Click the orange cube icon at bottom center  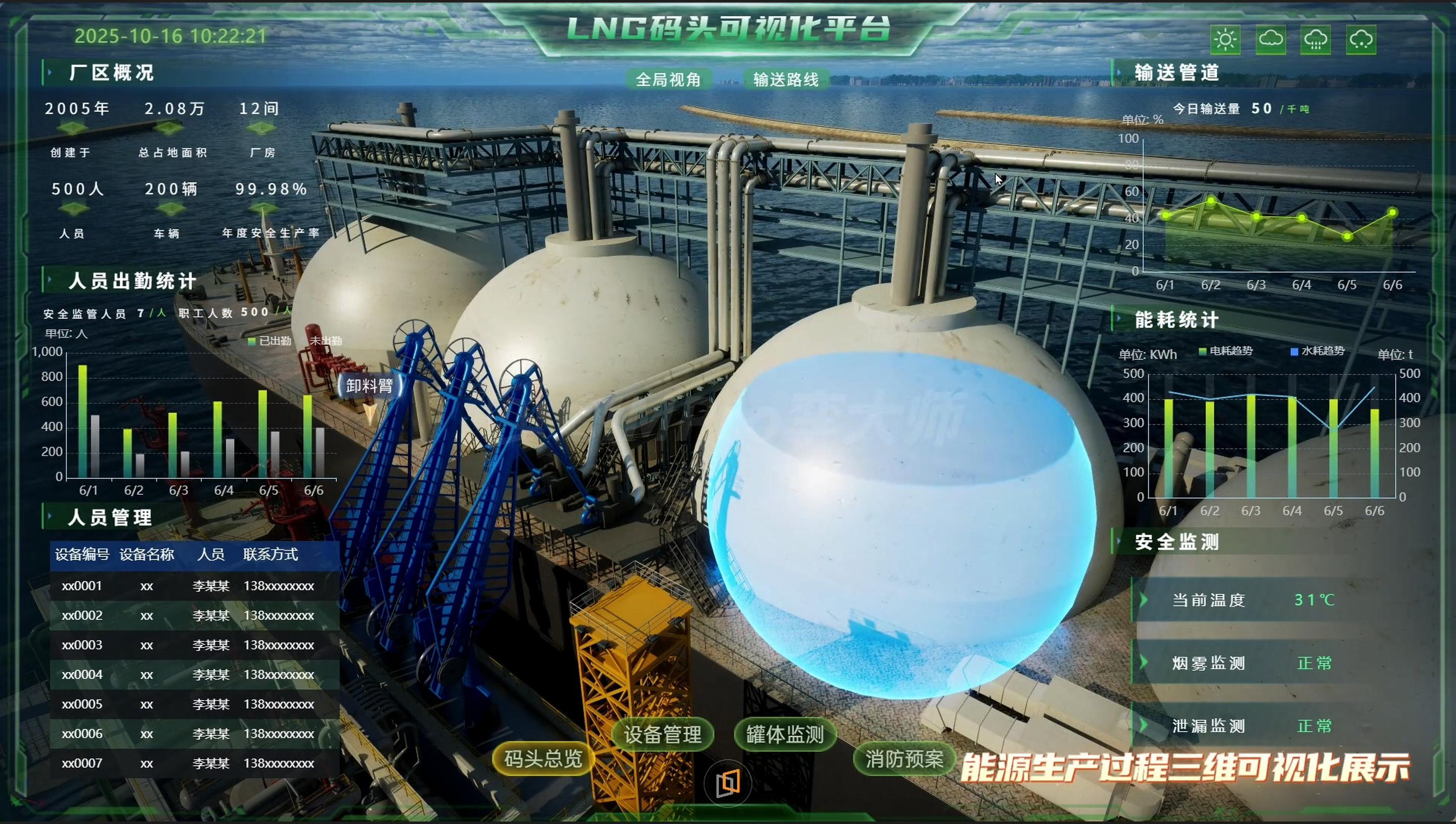(x=727, y=783)
